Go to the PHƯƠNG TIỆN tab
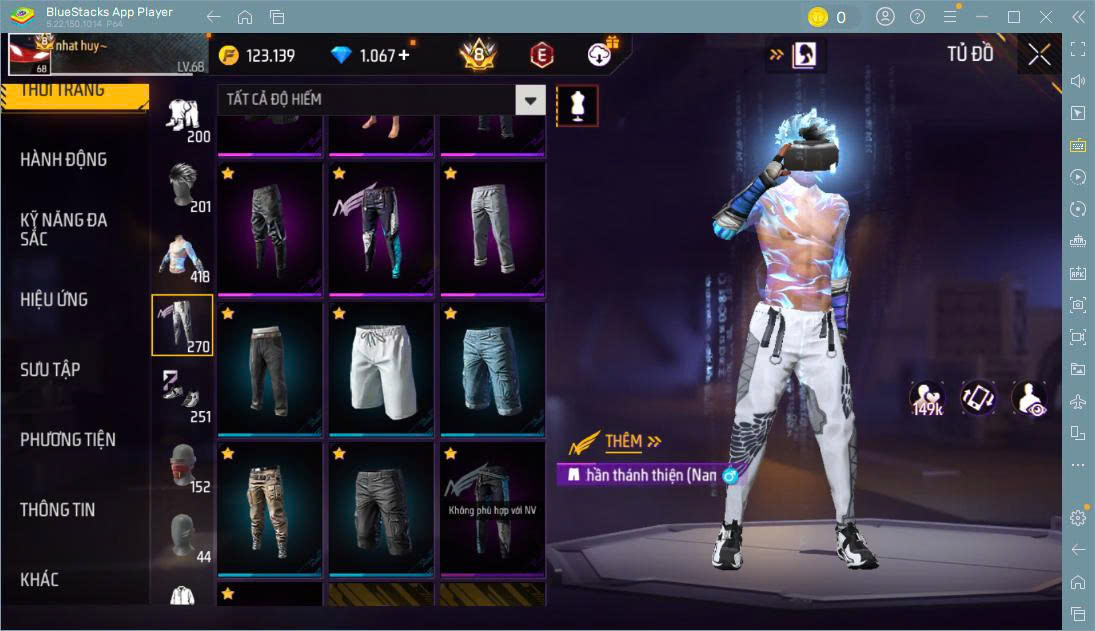The width and height of the screenshot is (1095, 631). (x=68, y=439)
